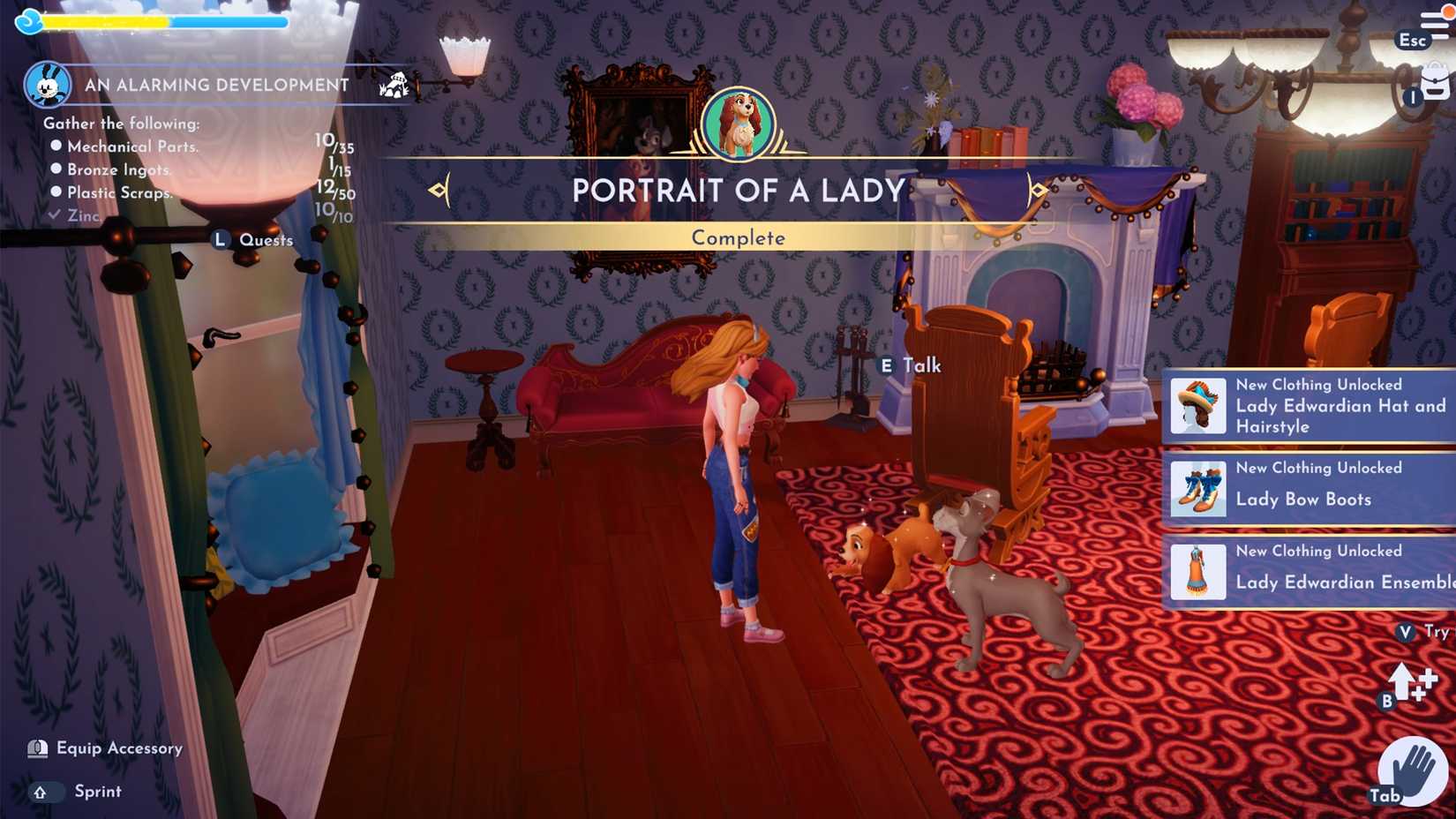This screenshot has width=1456, height=819.
Task: Click the Talk prompt above the chair
Action: 911,364
